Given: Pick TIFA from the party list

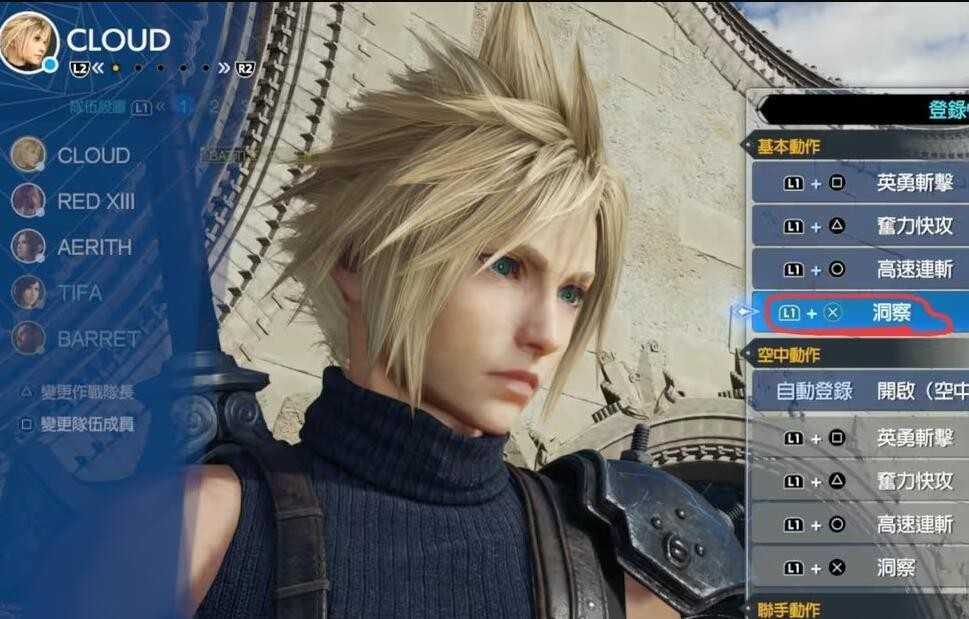Looking at the screenshot, I should click(82, 292).
